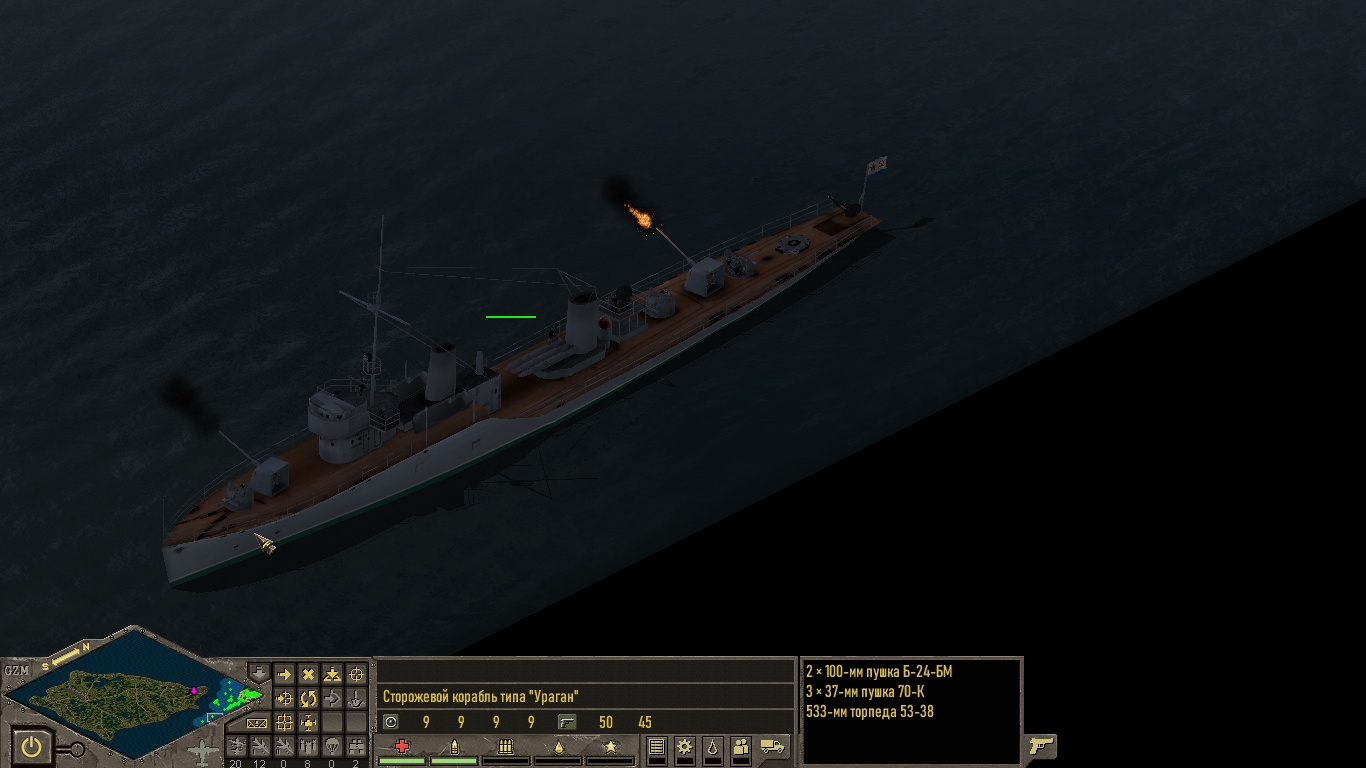The image size is (1366, 768).
Task: Open the menu with the power button
Action: tap(32, 746)
